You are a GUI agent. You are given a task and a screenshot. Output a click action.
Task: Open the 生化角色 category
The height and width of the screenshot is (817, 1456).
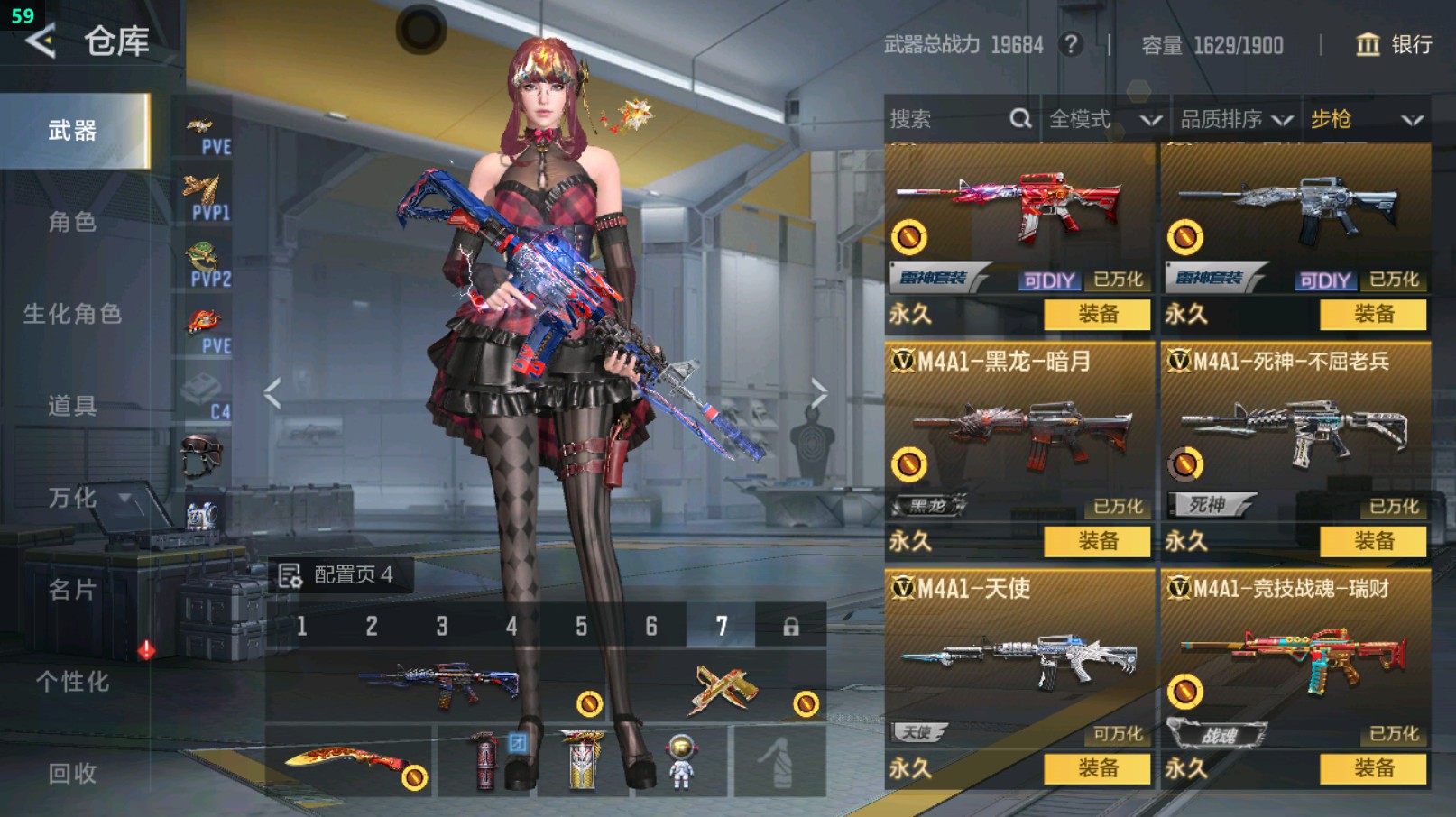(x=72, y=314)
